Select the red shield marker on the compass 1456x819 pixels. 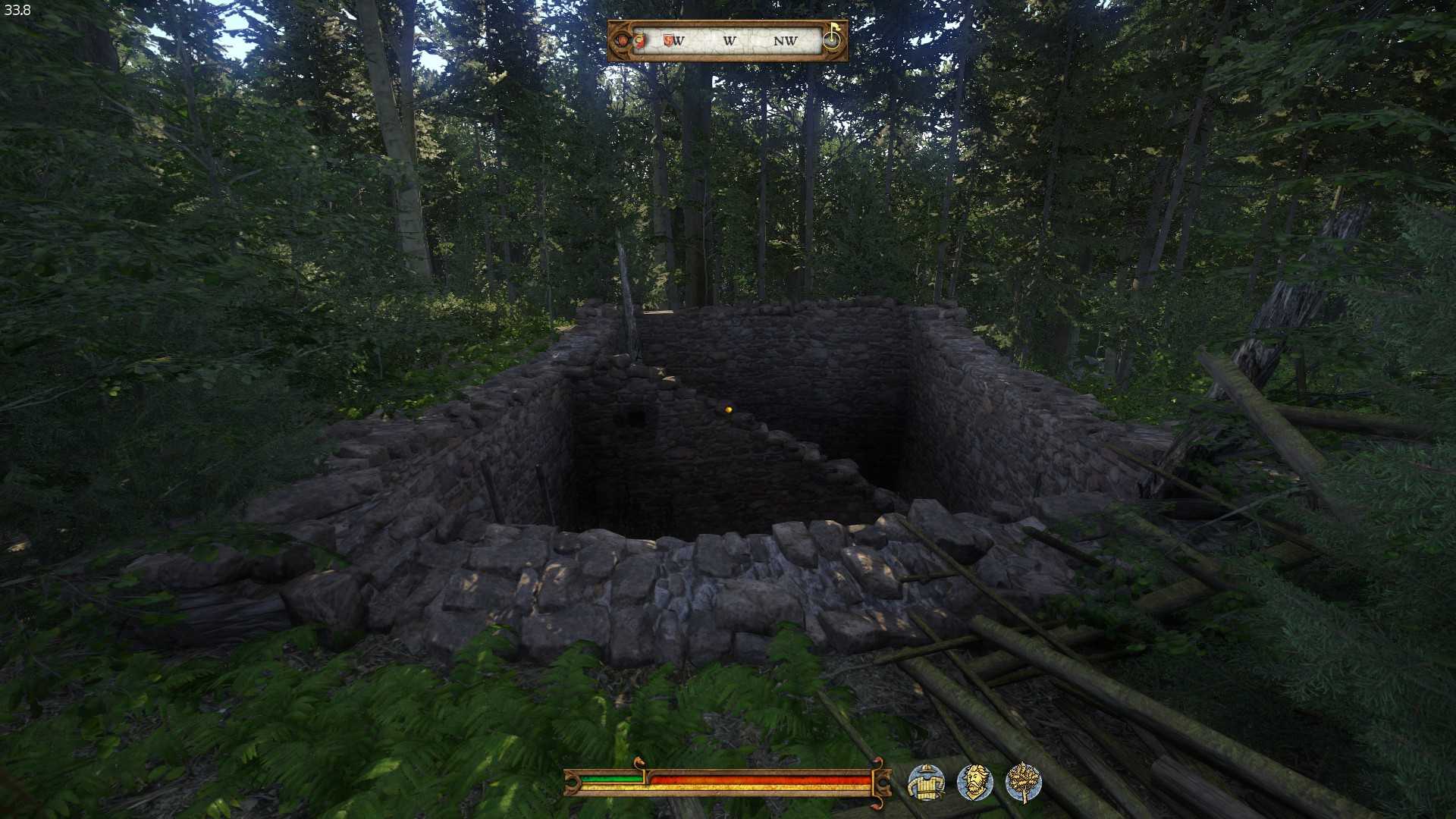point(668,40)
